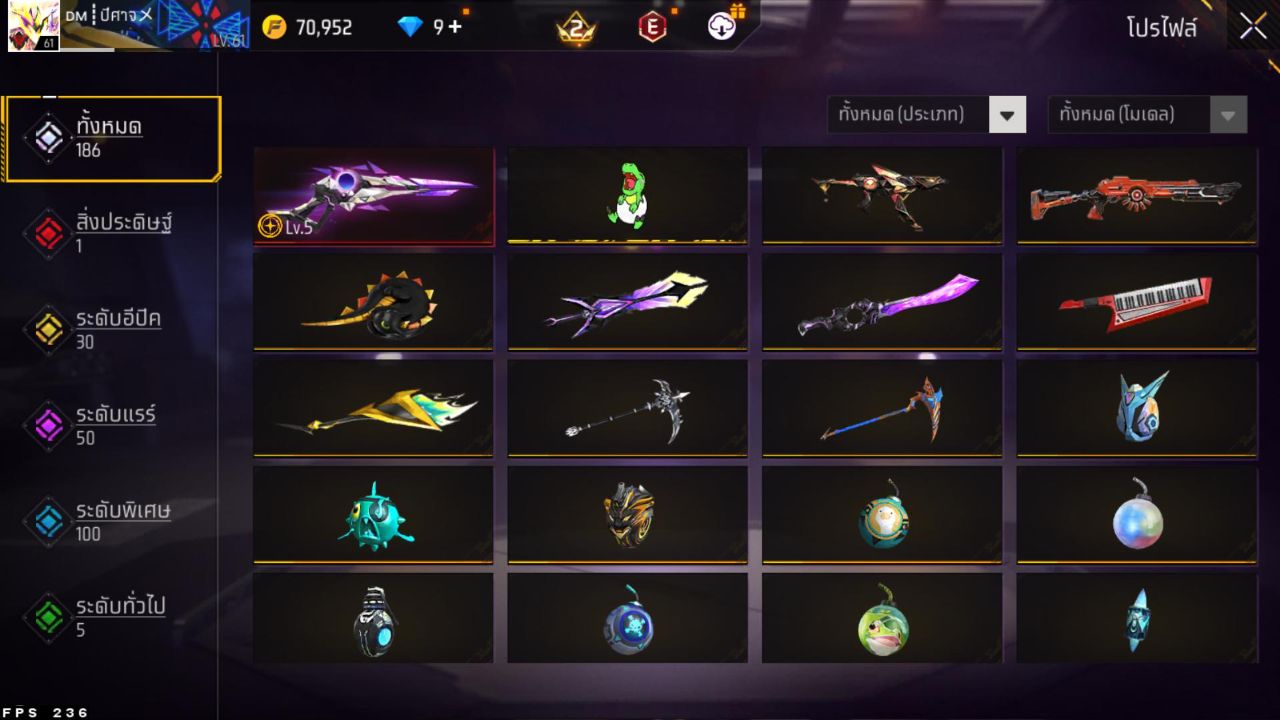Select the Rare rarity filter icon
Image resolution: width=1280 pixels, height=720 pixels.
point(47,424)
